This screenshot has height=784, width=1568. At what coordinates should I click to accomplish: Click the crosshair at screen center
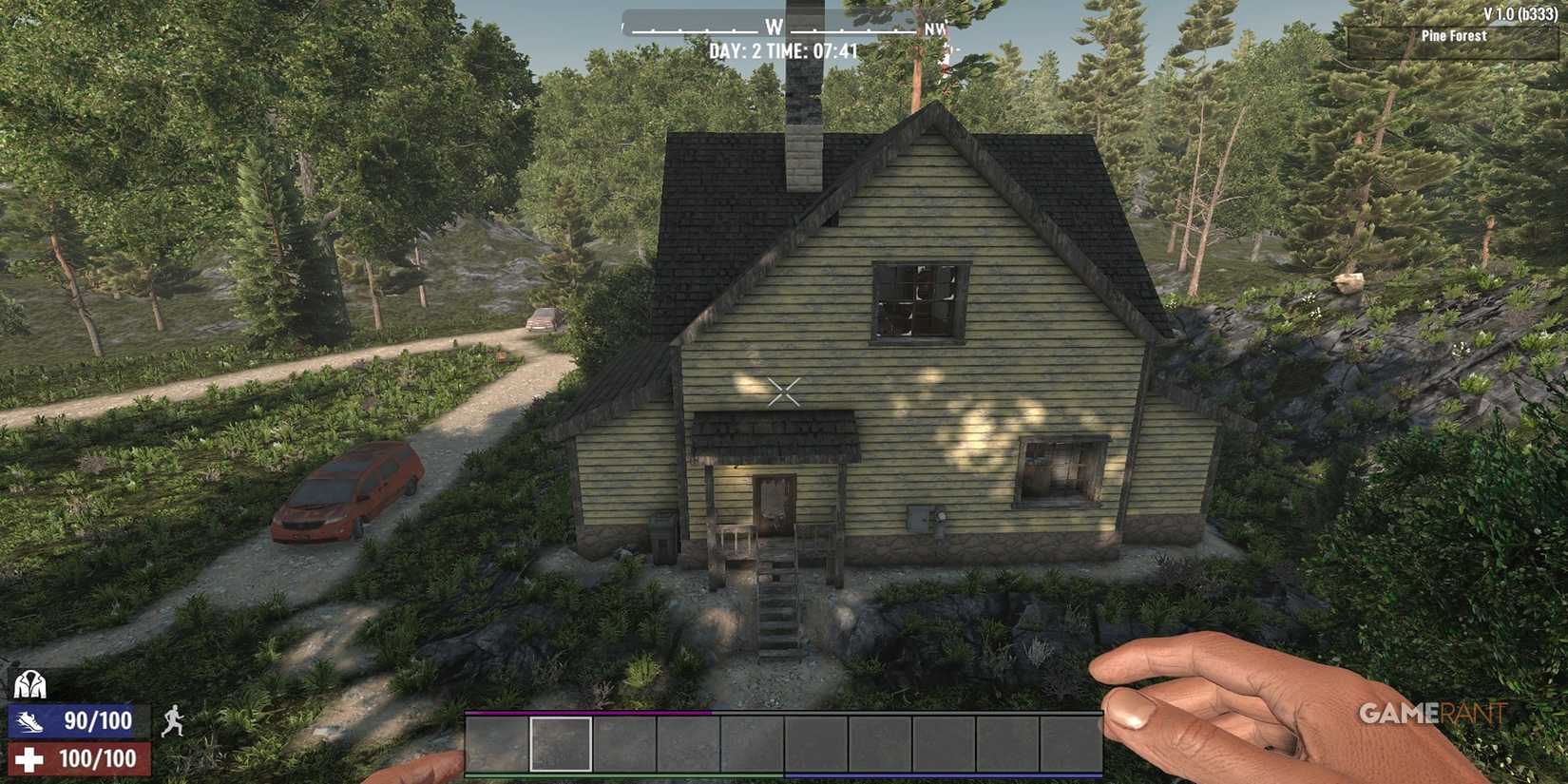click(x=783, y=390)
